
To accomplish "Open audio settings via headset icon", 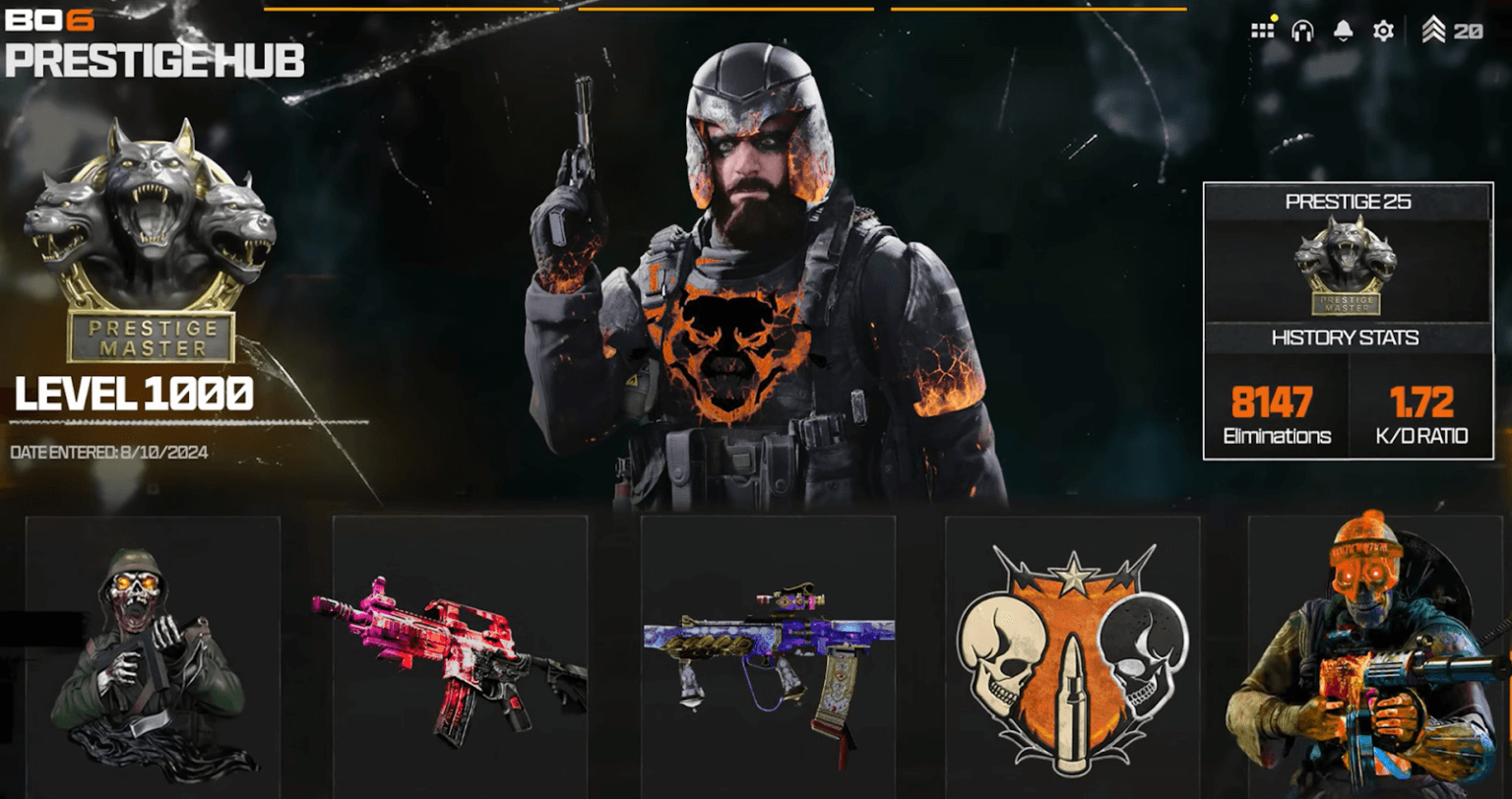I will tap(1303, 31).
